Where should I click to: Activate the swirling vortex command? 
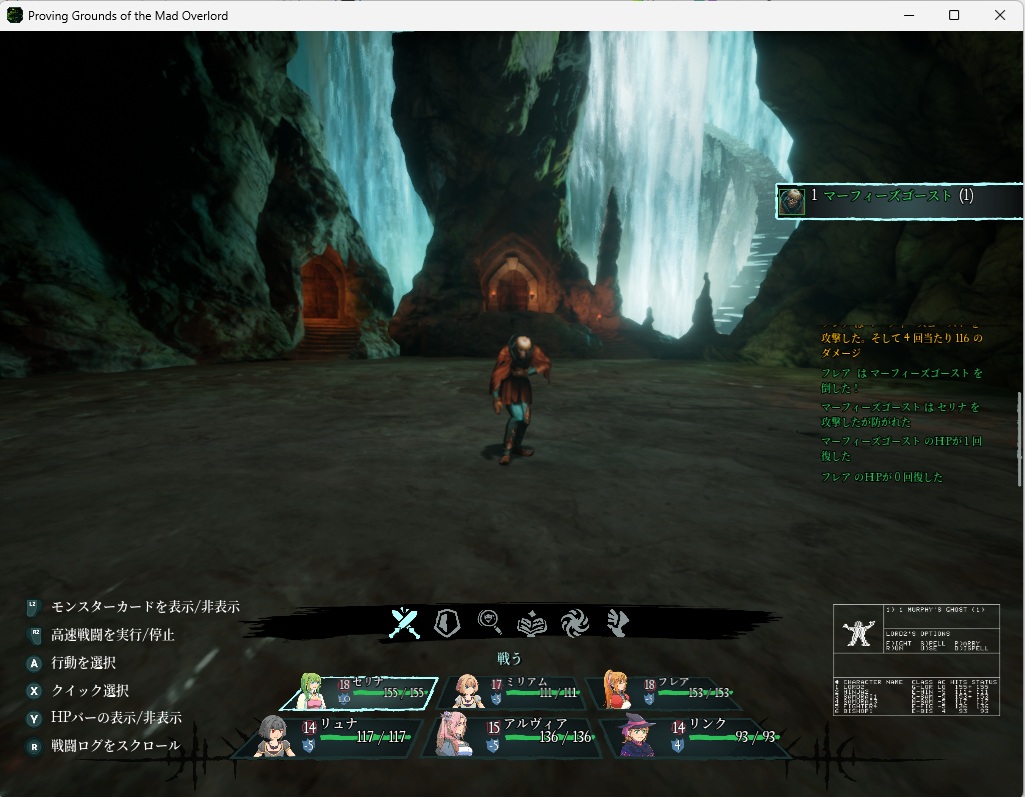(x=575, y=623)
